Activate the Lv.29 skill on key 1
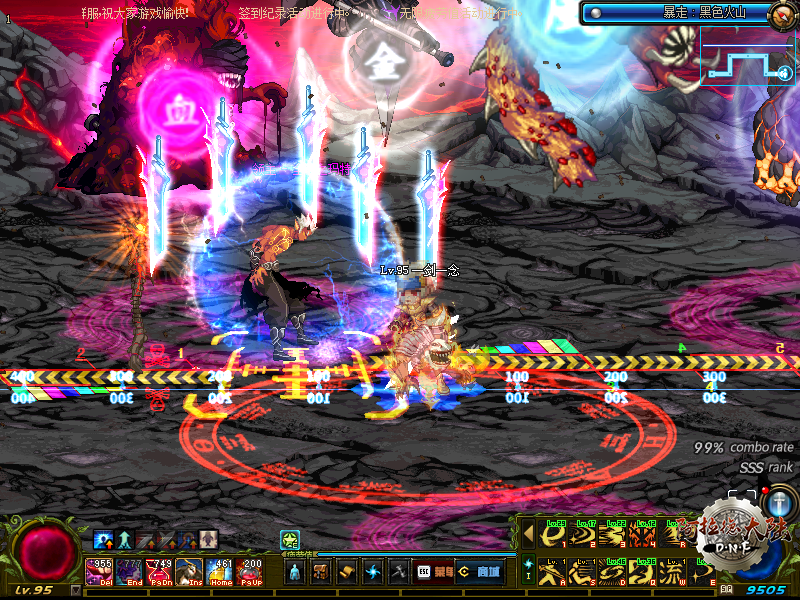 [x=553, y=535]
